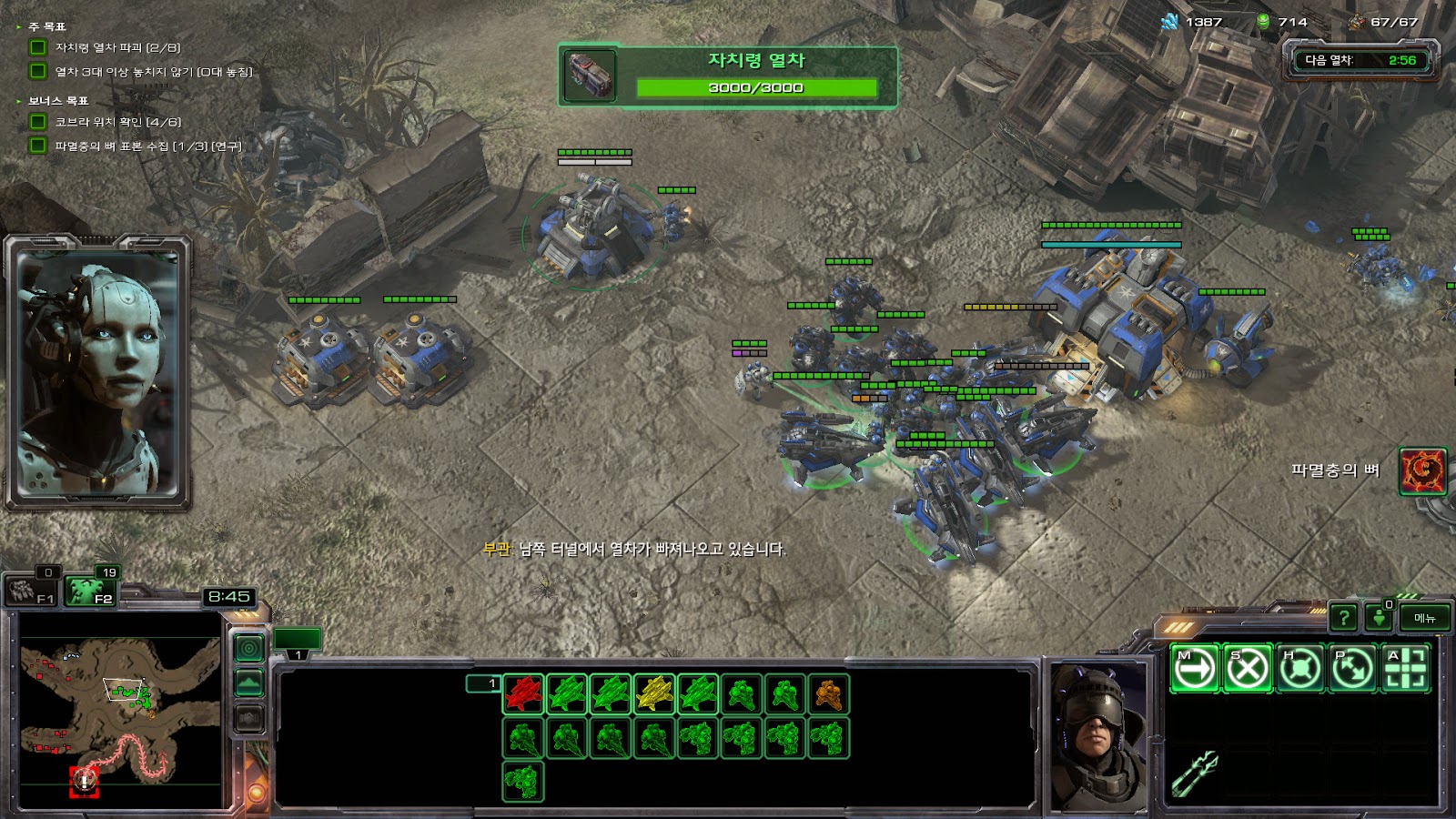This screenshot has width=1456, height=819.
Task: Select the orange infantry unit wireframe
Action: click(827, 694)
